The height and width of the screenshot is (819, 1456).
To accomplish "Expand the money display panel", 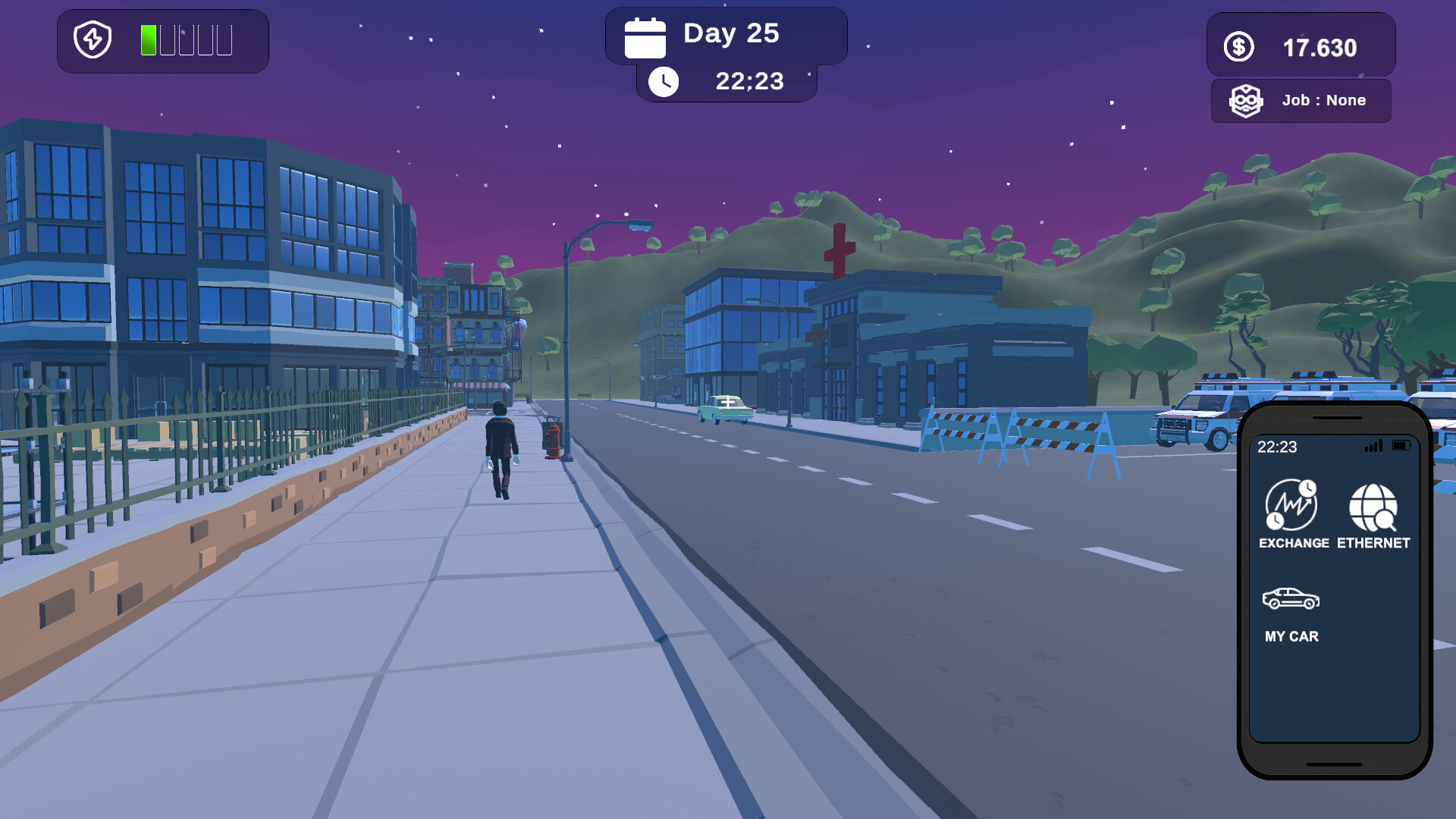I will [1301, 45].
